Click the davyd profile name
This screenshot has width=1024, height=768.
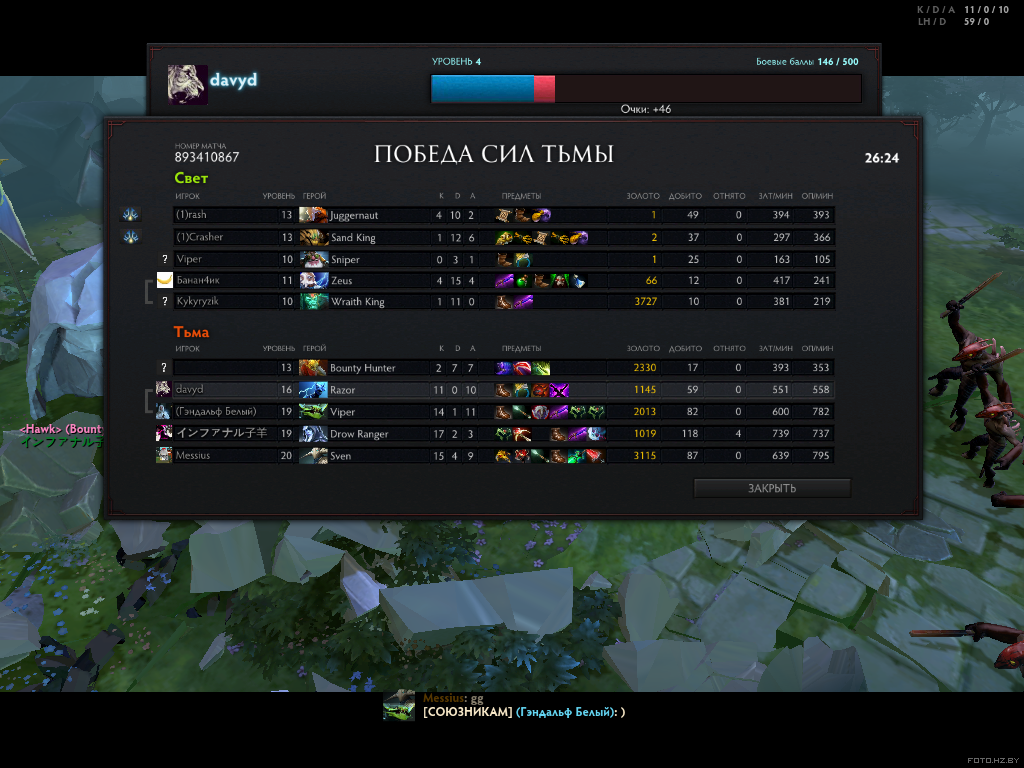coord(234,80)
